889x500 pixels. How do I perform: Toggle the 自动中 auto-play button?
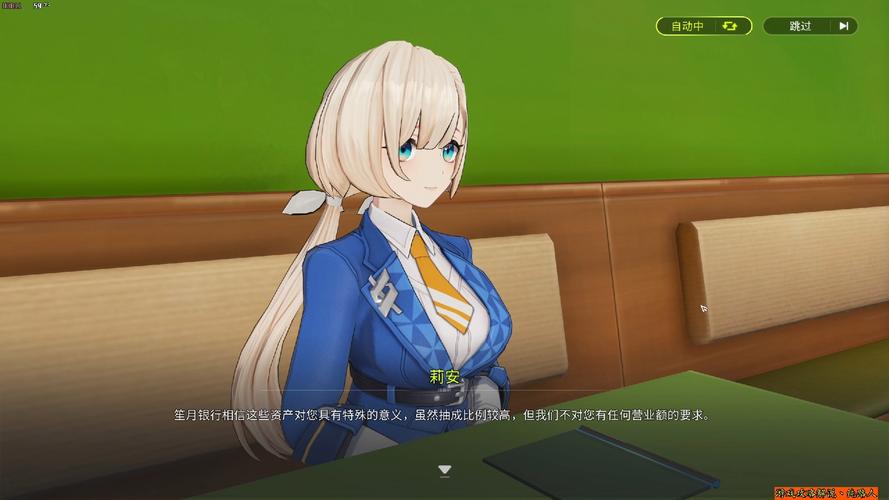pos(703,26)
